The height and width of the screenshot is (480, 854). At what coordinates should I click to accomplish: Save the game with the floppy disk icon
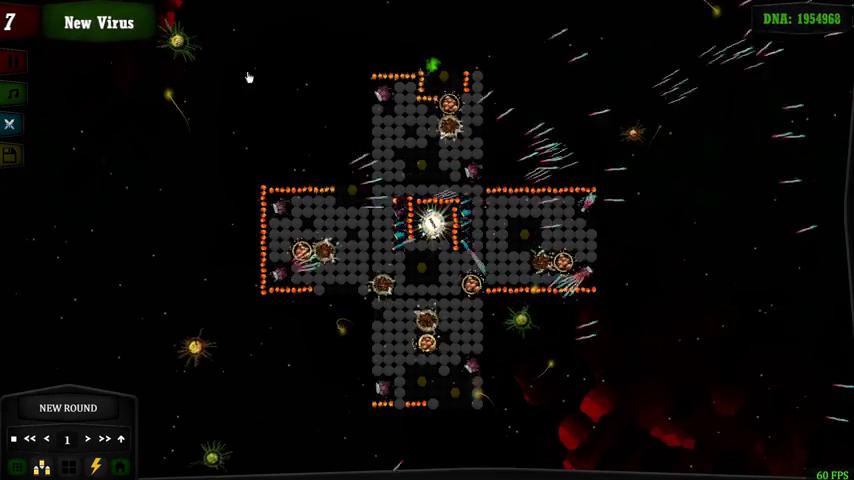[10, 154]
